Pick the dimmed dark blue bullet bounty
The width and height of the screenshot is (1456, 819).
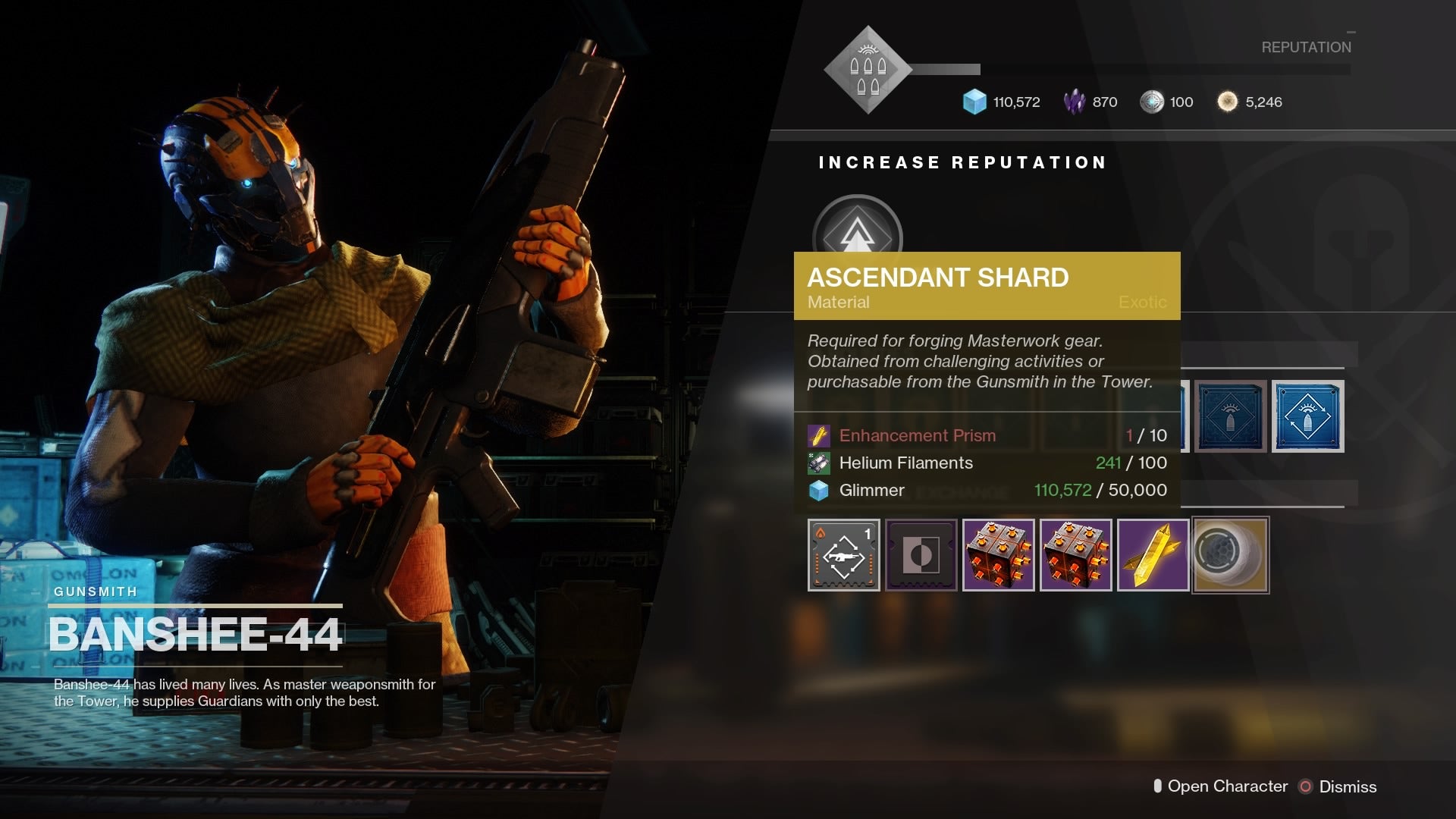[1230, 416]
